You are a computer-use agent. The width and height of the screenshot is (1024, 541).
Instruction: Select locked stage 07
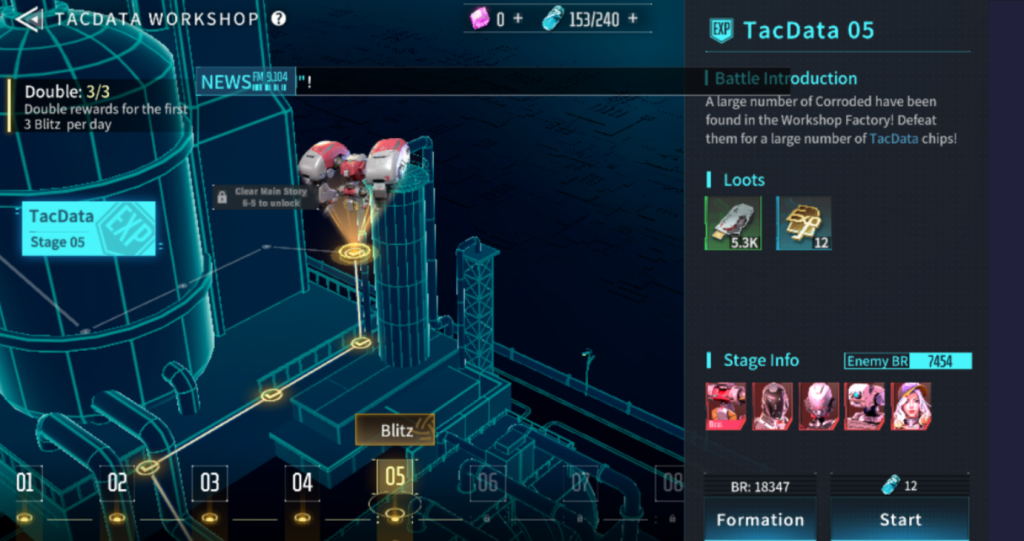click(580, 484)
